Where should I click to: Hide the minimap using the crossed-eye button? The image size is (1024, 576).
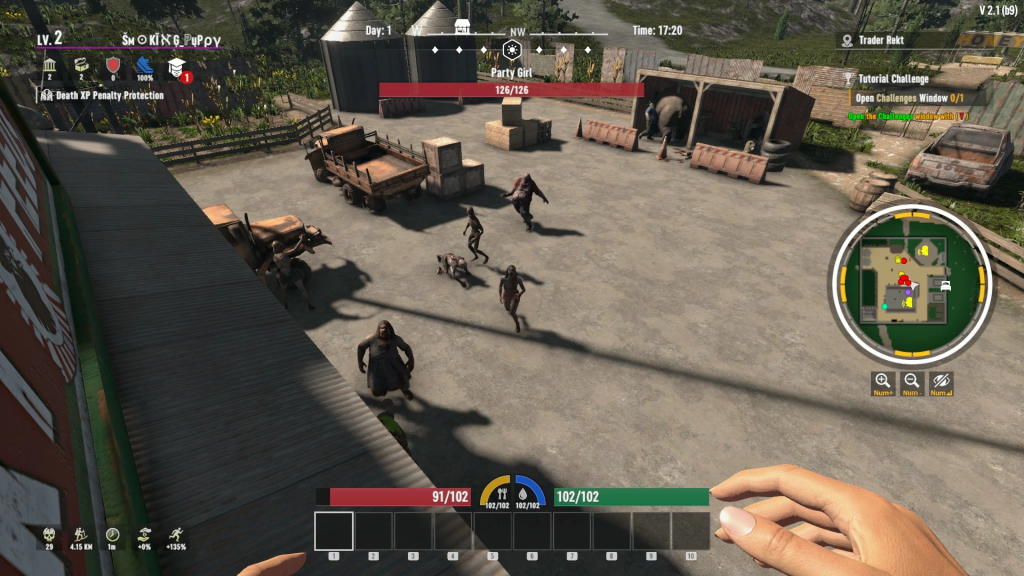click(x=941, y=381)
